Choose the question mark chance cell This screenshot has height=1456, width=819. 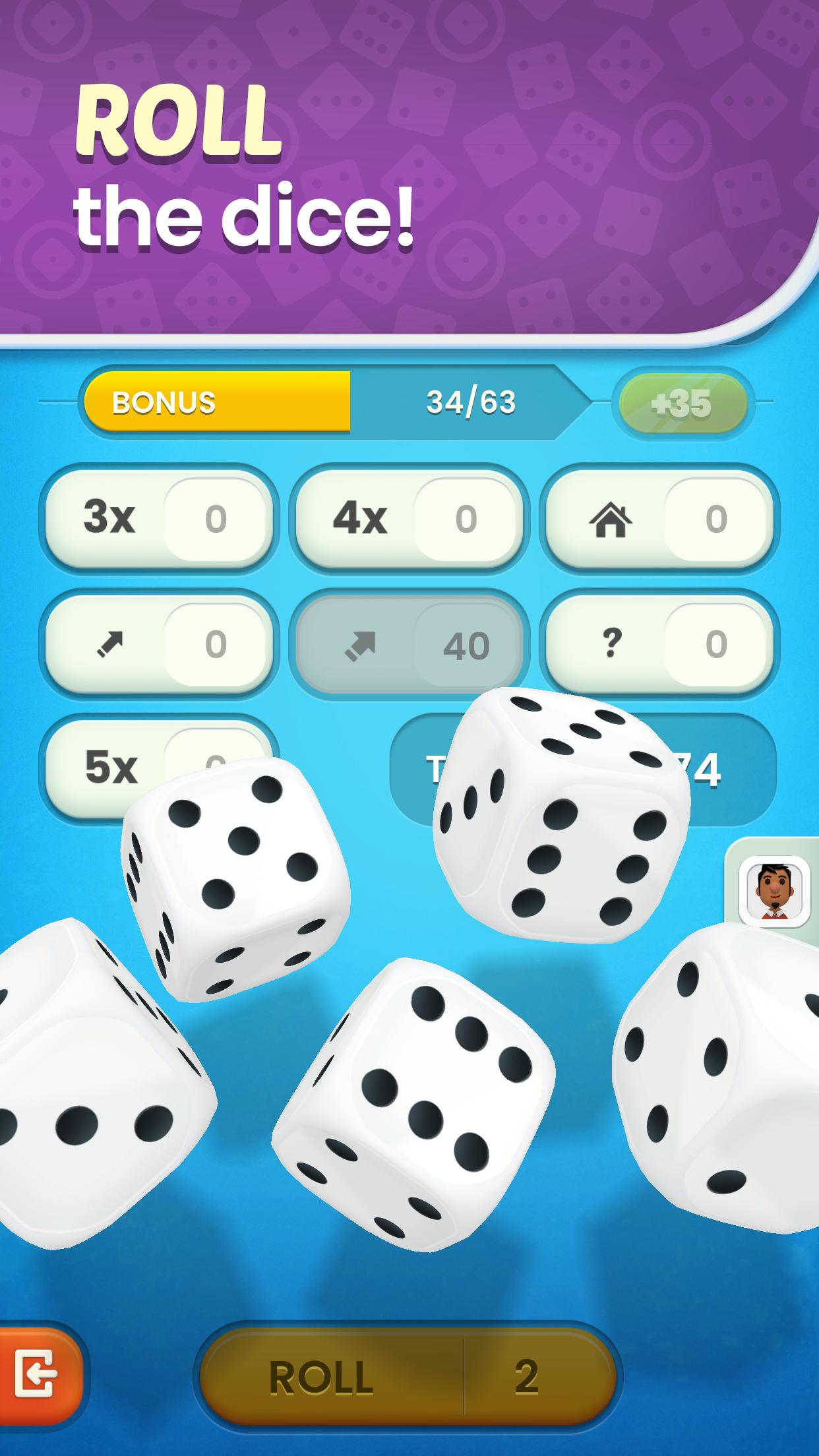tap(659, 643)
